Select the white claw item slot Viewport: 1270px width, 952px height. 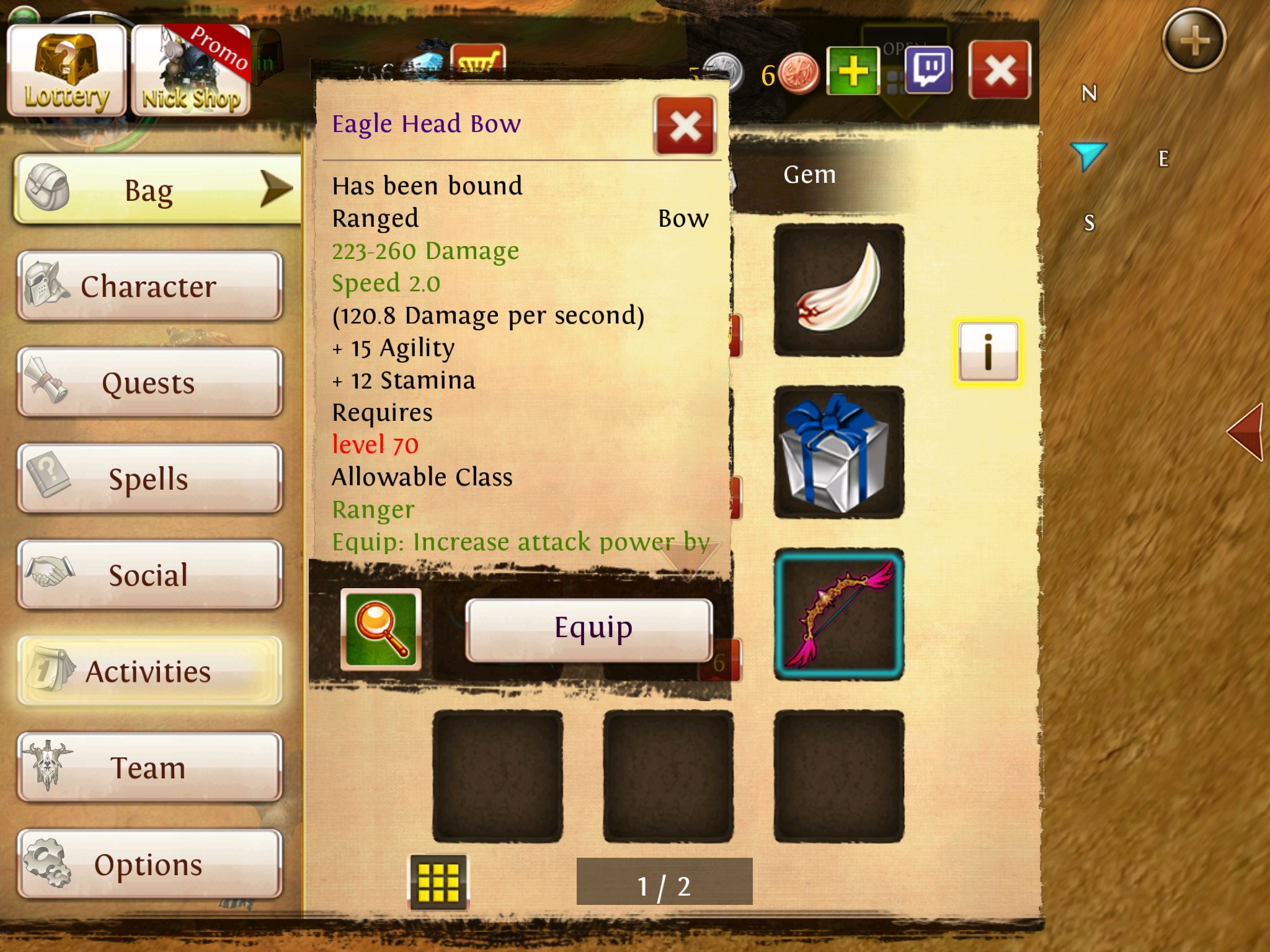[x=839, y=290]
